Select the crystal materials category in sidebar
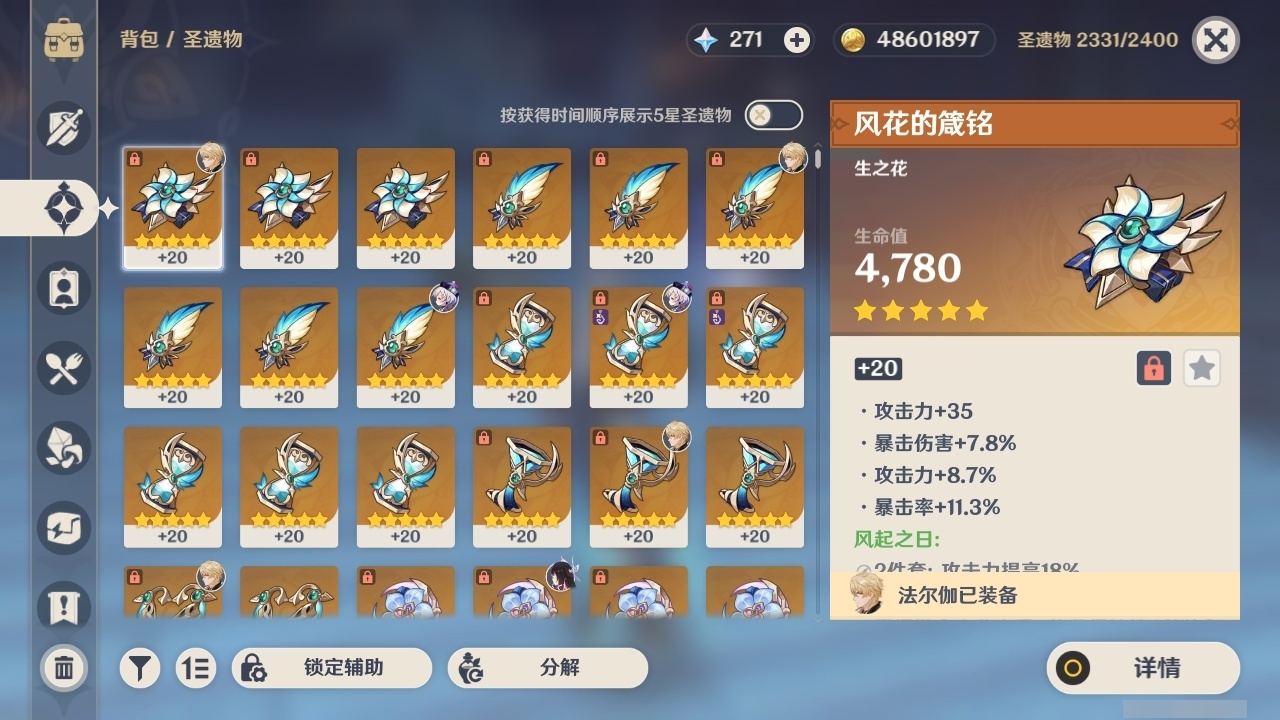The width and height of the screenshot is (1280, 720). pyautogui.click(x=62, y=448)
